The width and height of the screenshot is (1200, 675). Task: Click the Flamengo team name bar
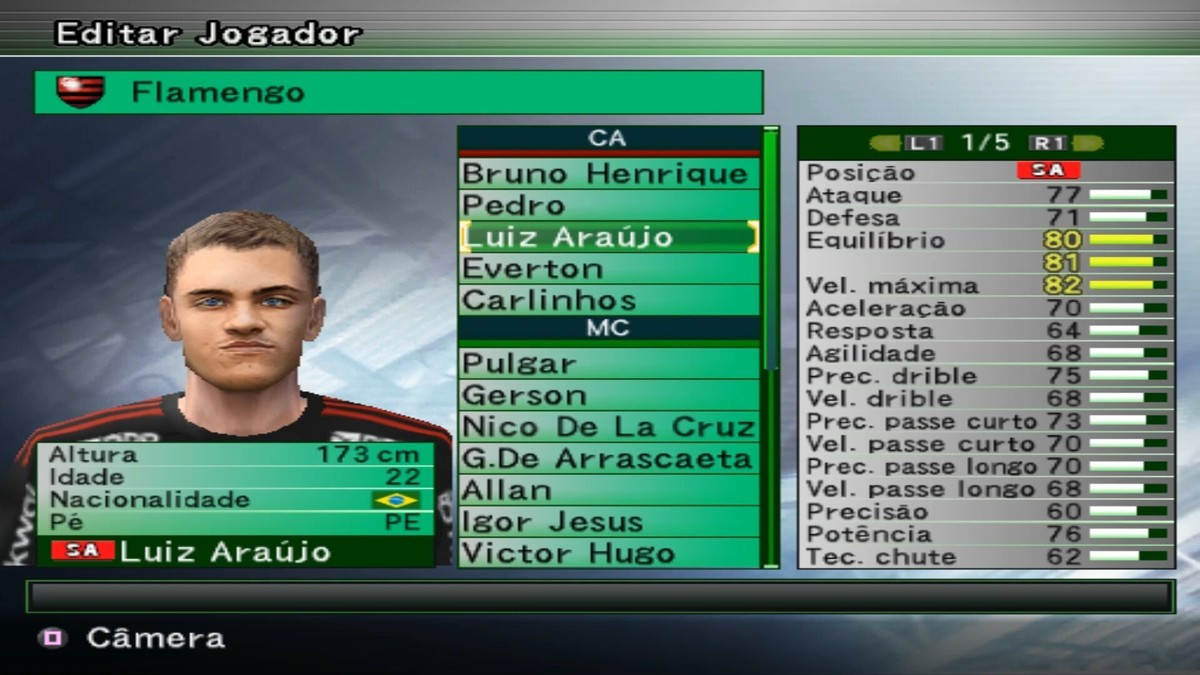click(398, 93)
